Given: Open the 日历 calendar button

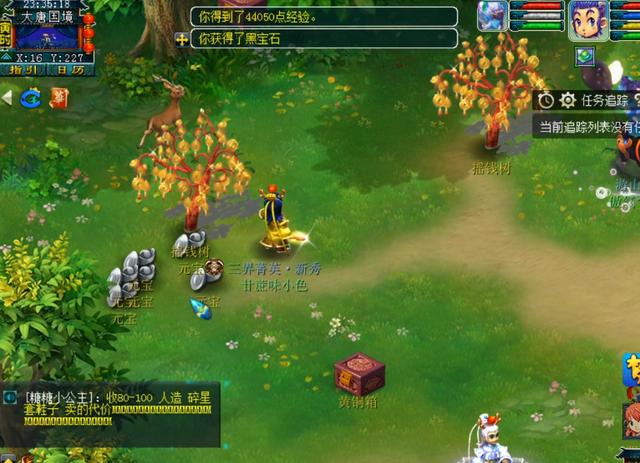Looking at the screenshot, I should click(x=70, y=70).
